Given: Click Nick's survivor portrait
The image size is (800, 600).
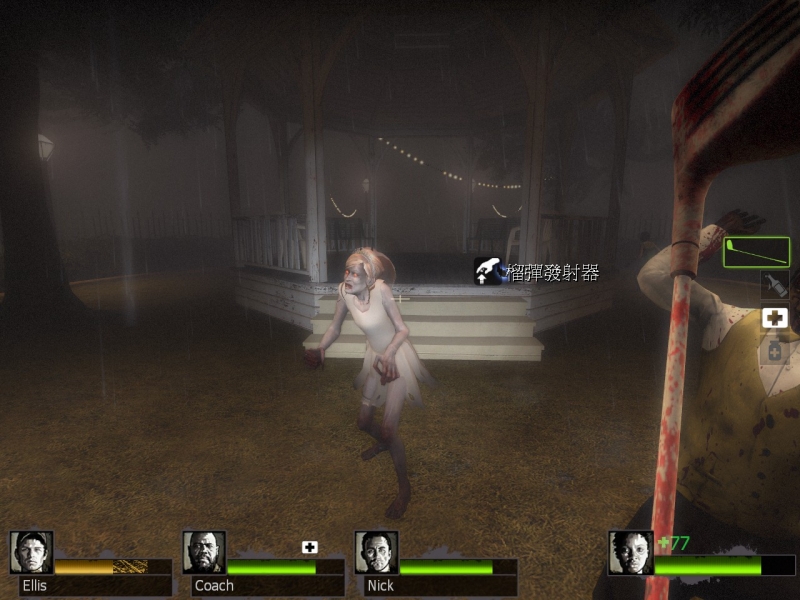Looking at the screenshot, I should pos(376,552).
